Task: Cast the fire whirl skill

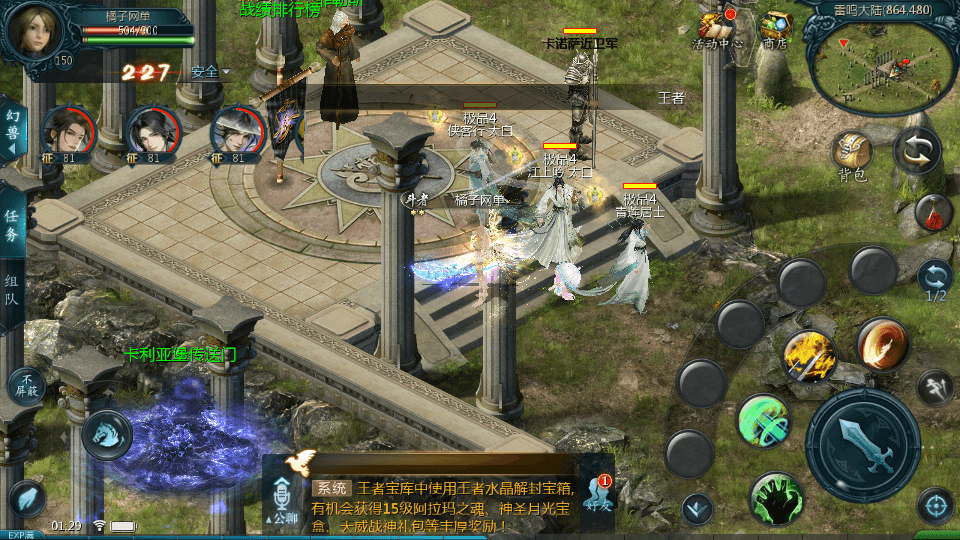Action: coord(881,343)
